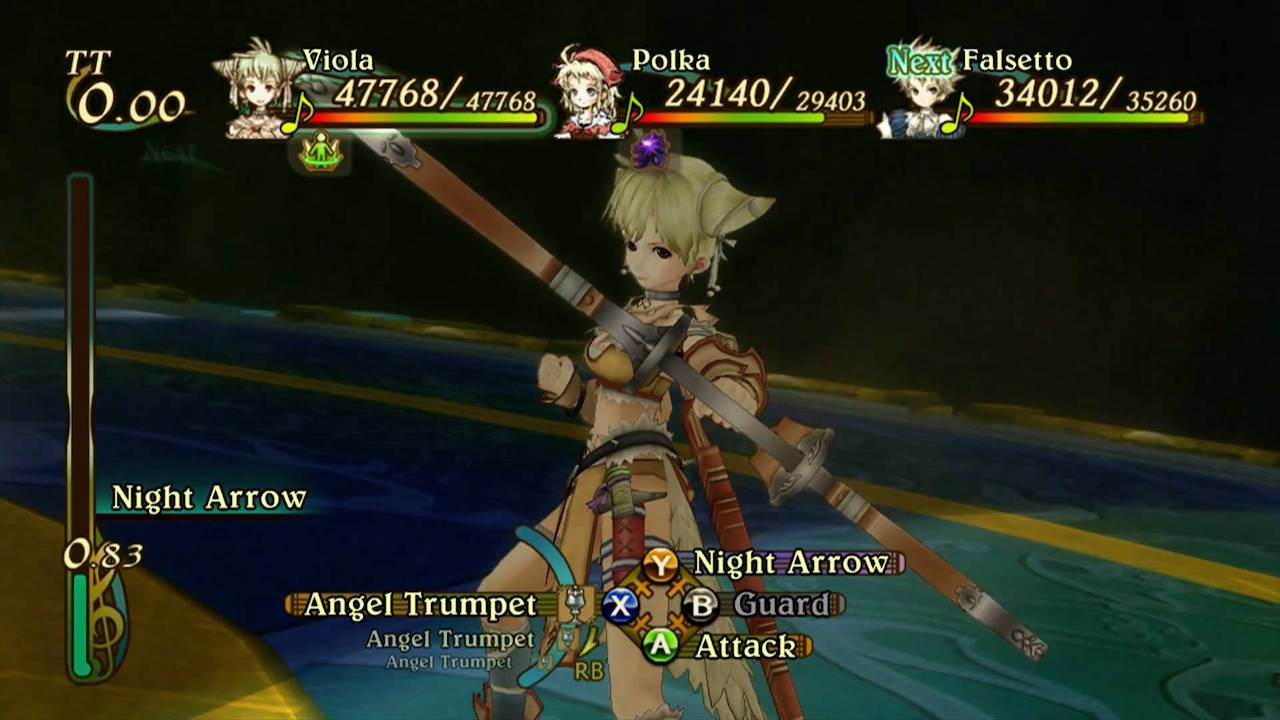This screenshot has height=720, width=1280.
Task: Choose the Guard command
Action: click(781, 604)
